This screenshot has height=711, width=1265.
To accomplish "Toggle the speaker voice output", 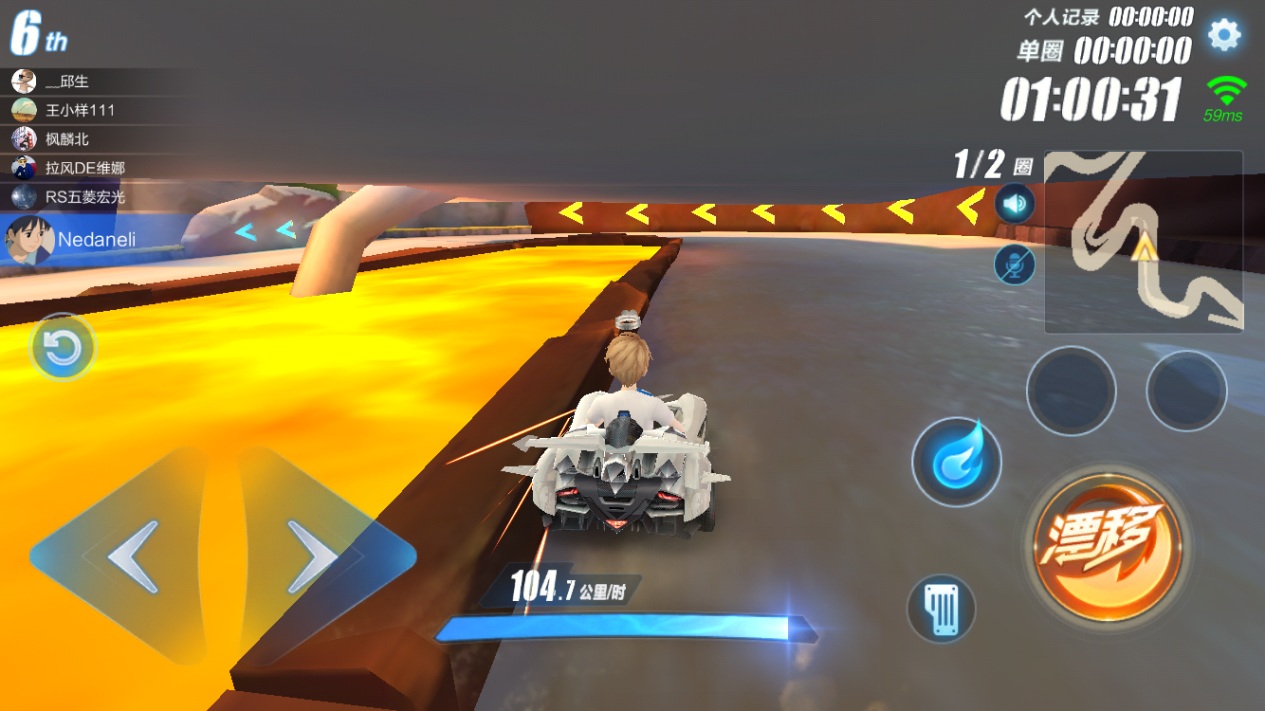I will 1015,205.
